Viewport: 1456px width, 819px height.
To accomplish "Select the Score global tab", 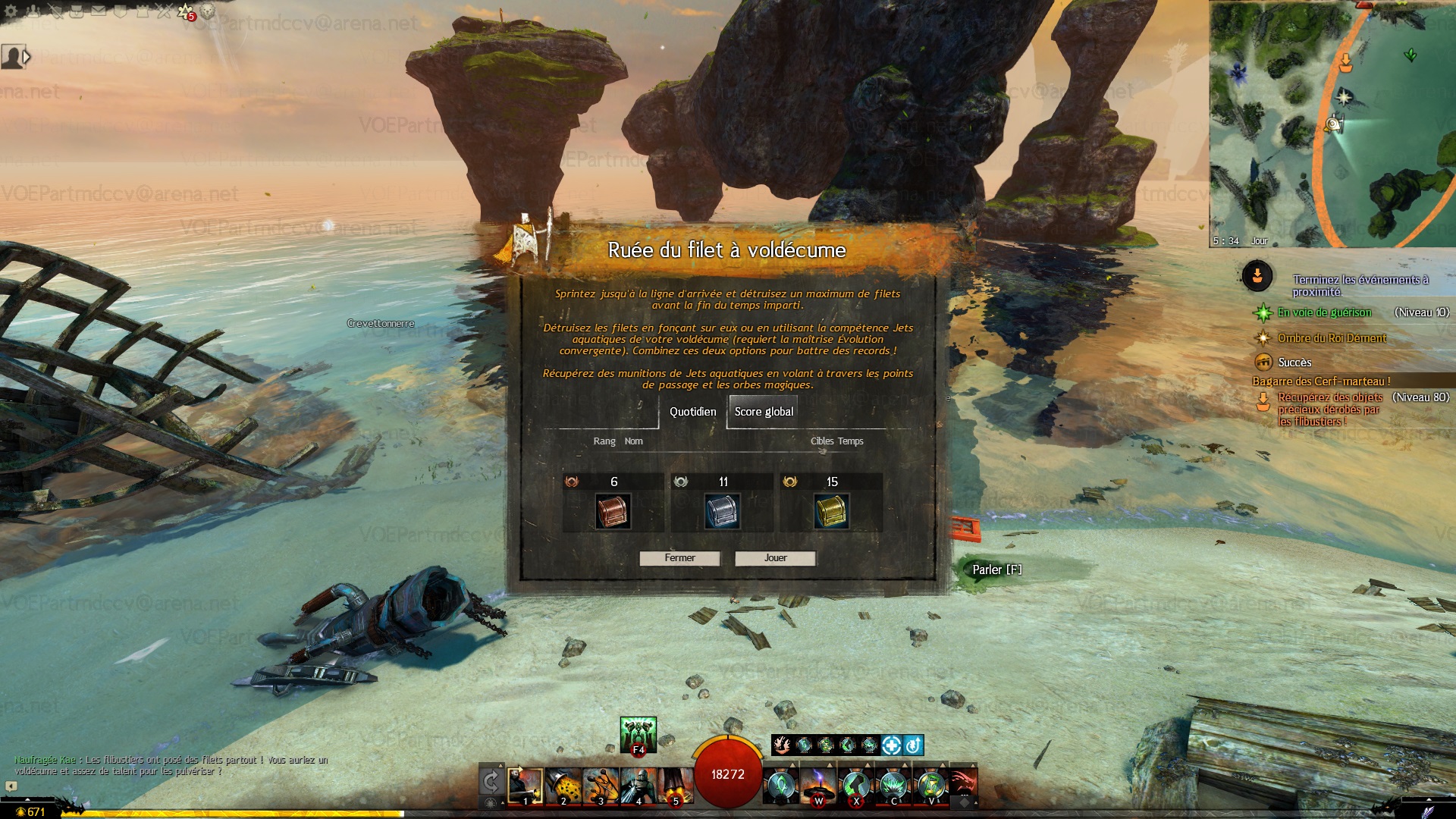I will [x=763, y=412].
